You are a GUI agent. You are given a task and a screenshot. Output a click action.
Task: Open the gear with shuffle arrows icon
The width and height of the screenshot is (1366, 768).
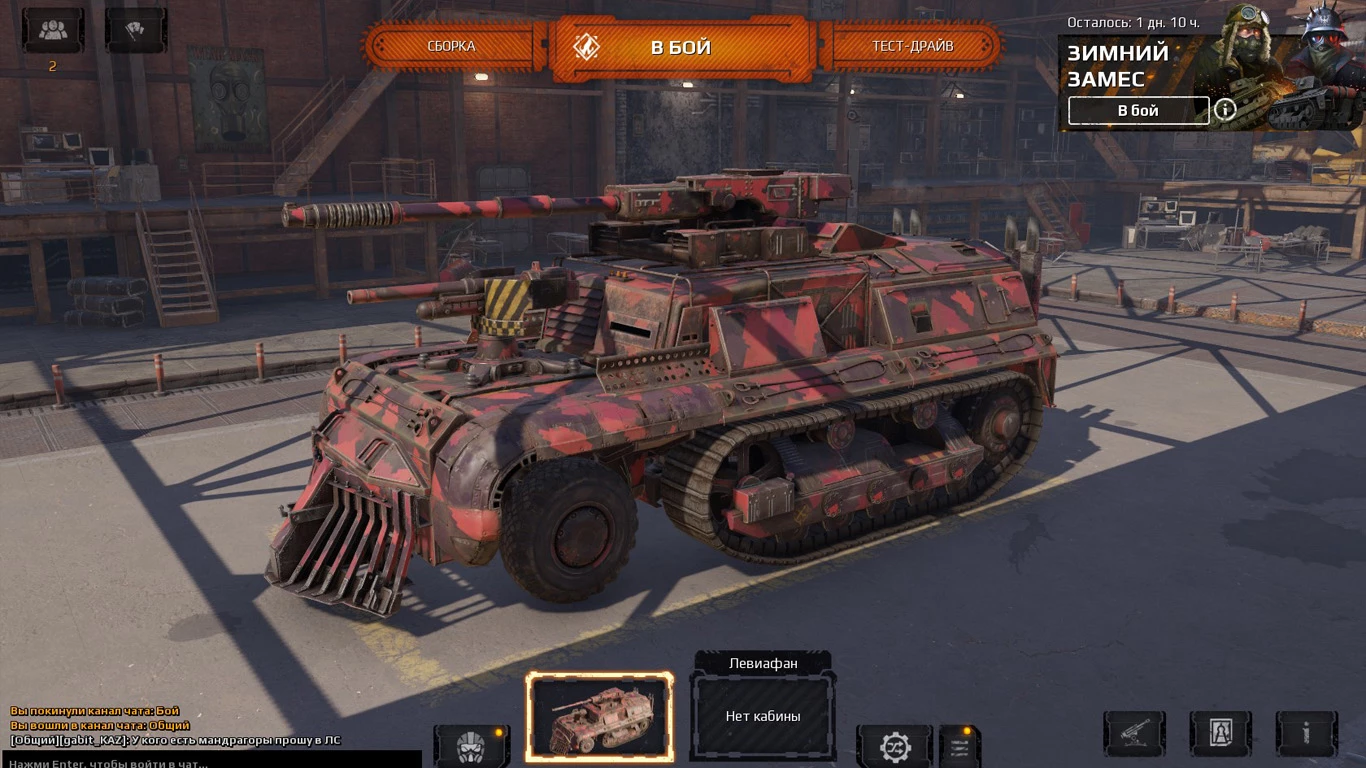(x=894, y=746)
